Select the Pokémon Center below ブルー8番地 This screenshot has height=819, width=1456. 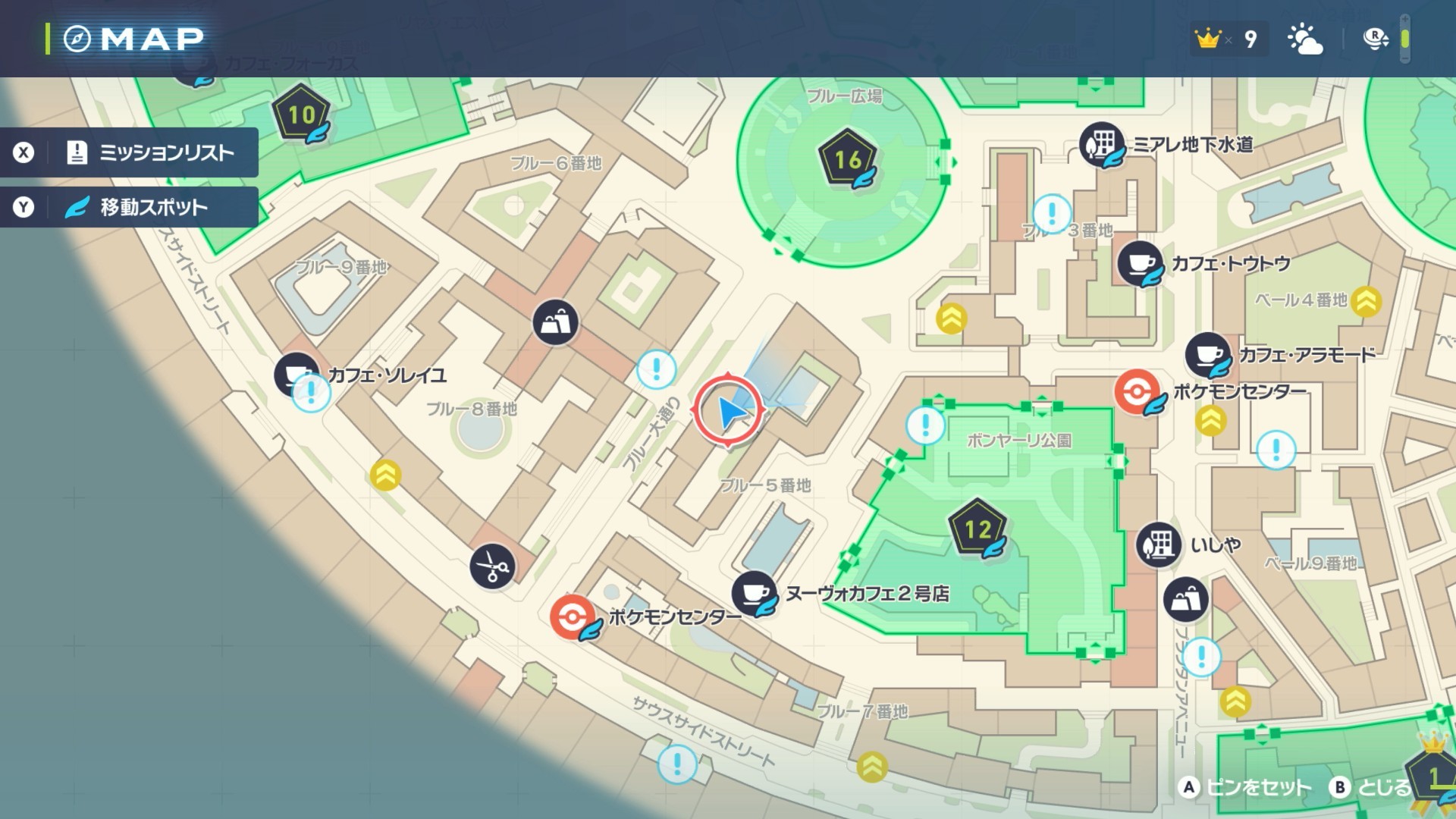(x=573, y=617)
